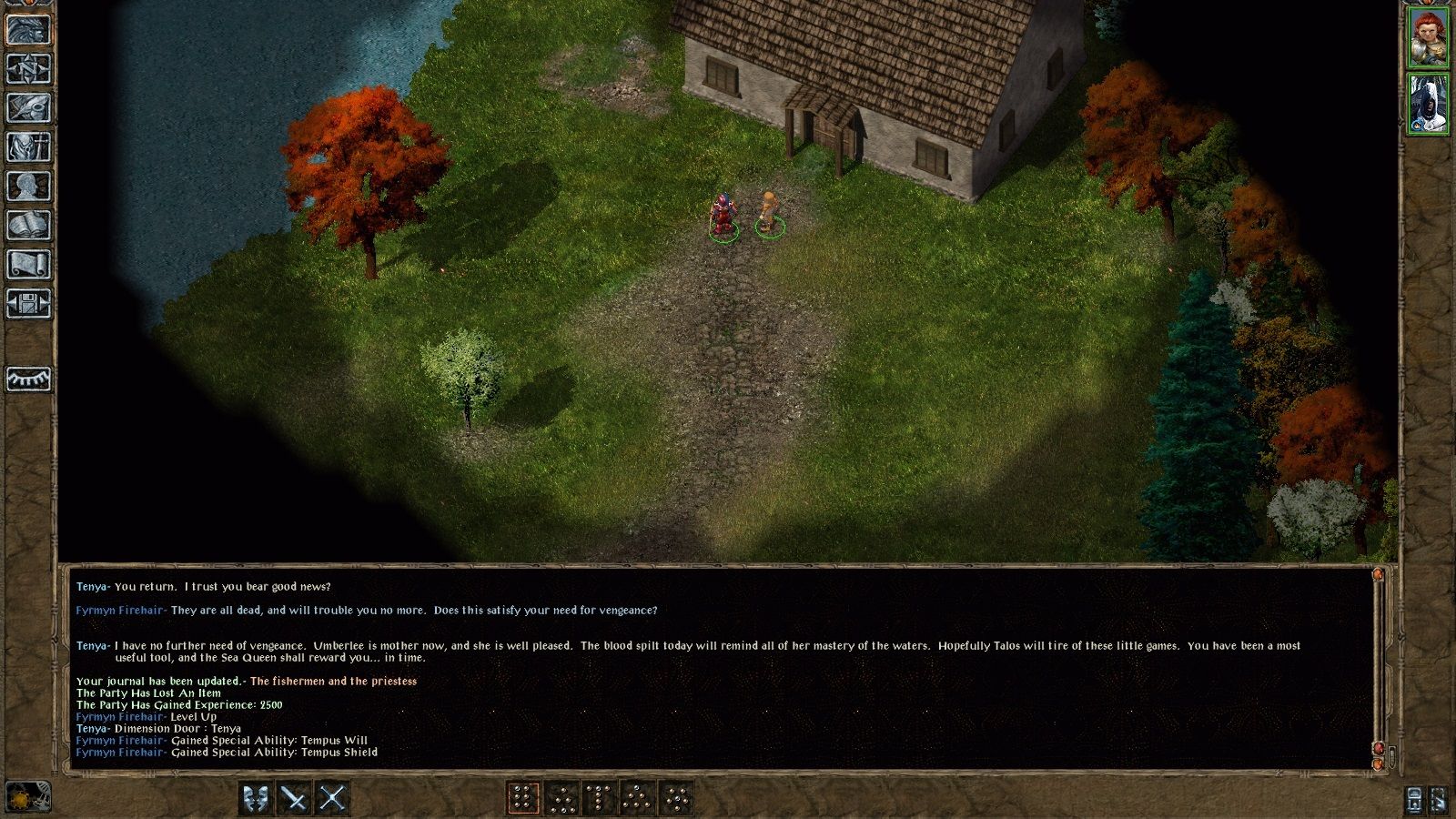This screenshot has height=819, width=1456.
Task: Open the area map with compass icon
Action: tap(28, 68)
